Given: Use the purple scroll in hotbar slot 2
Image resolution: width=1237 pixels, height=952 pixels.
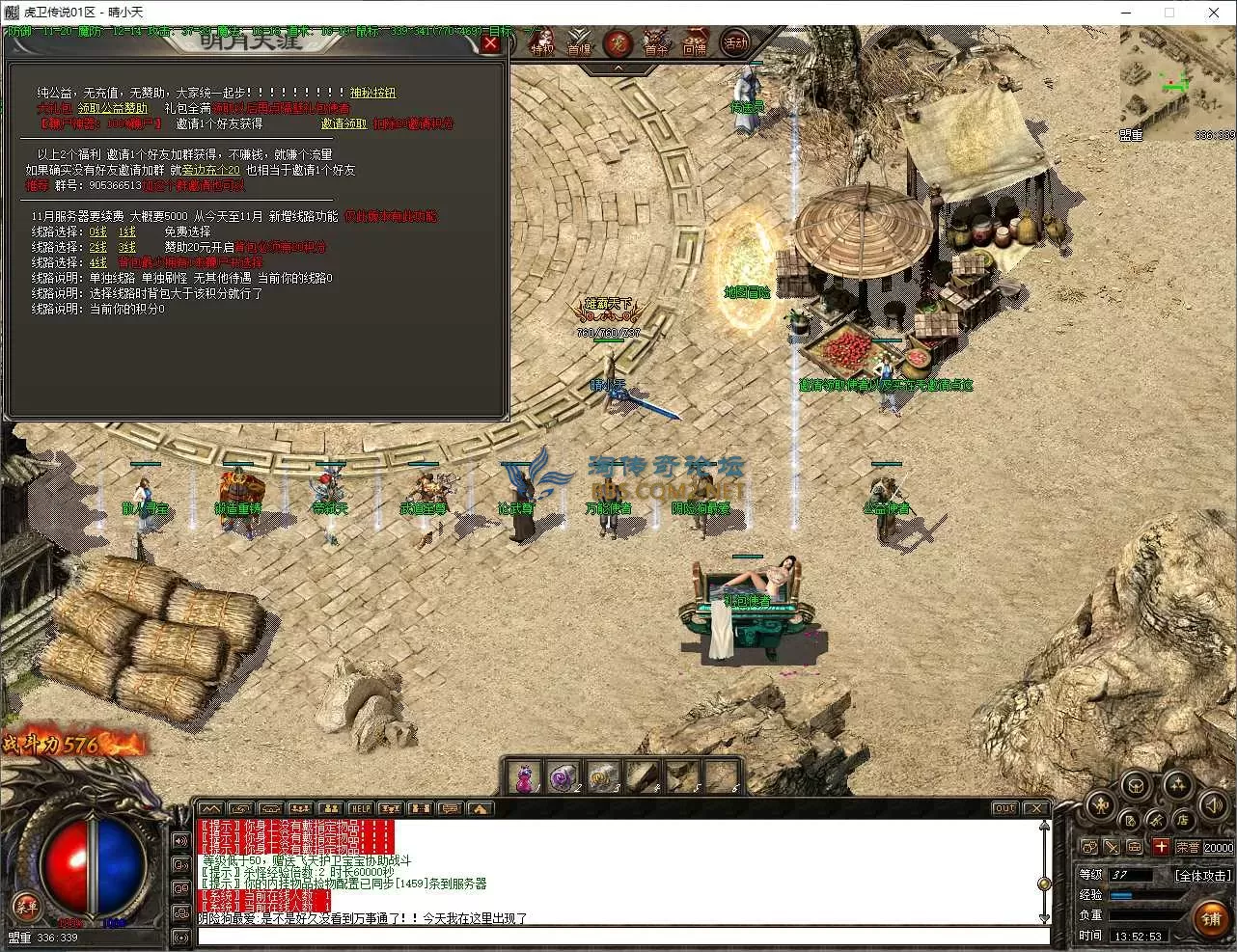Looking at the screenshot, I should point(562,777).
